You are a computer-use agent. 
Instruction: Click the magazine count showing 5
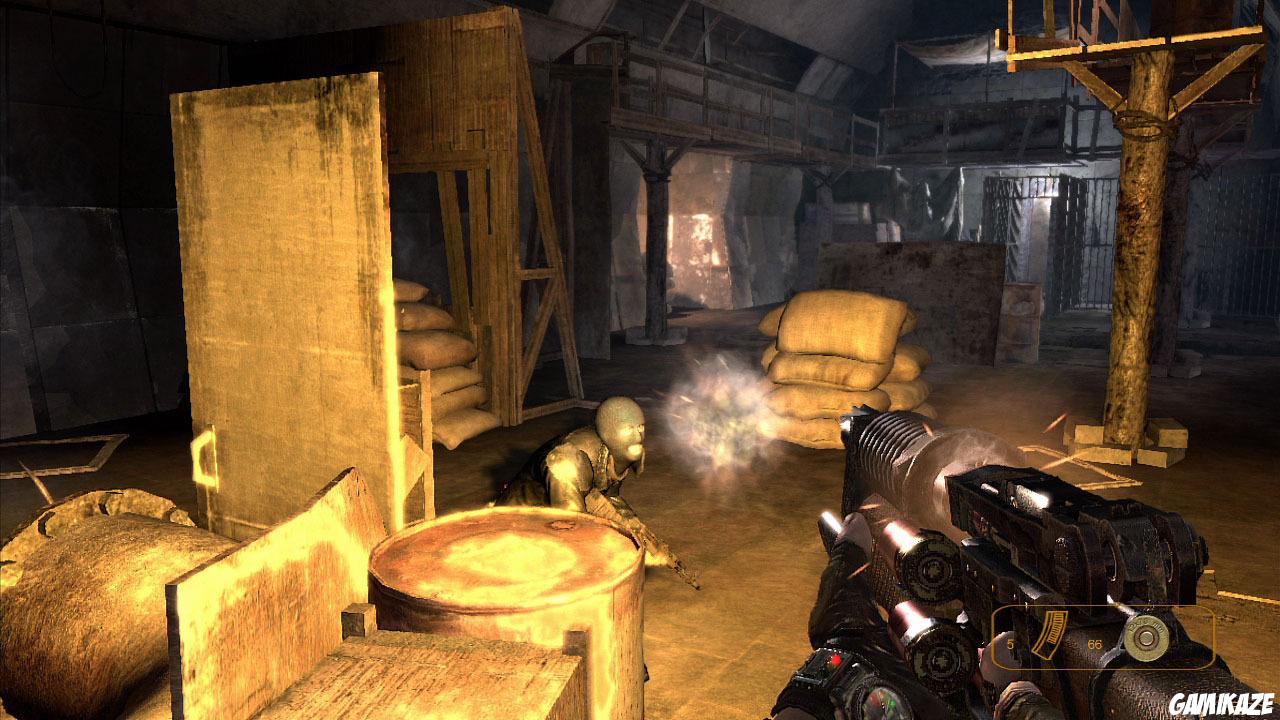pyautogui.click(x=1010, y=644)
